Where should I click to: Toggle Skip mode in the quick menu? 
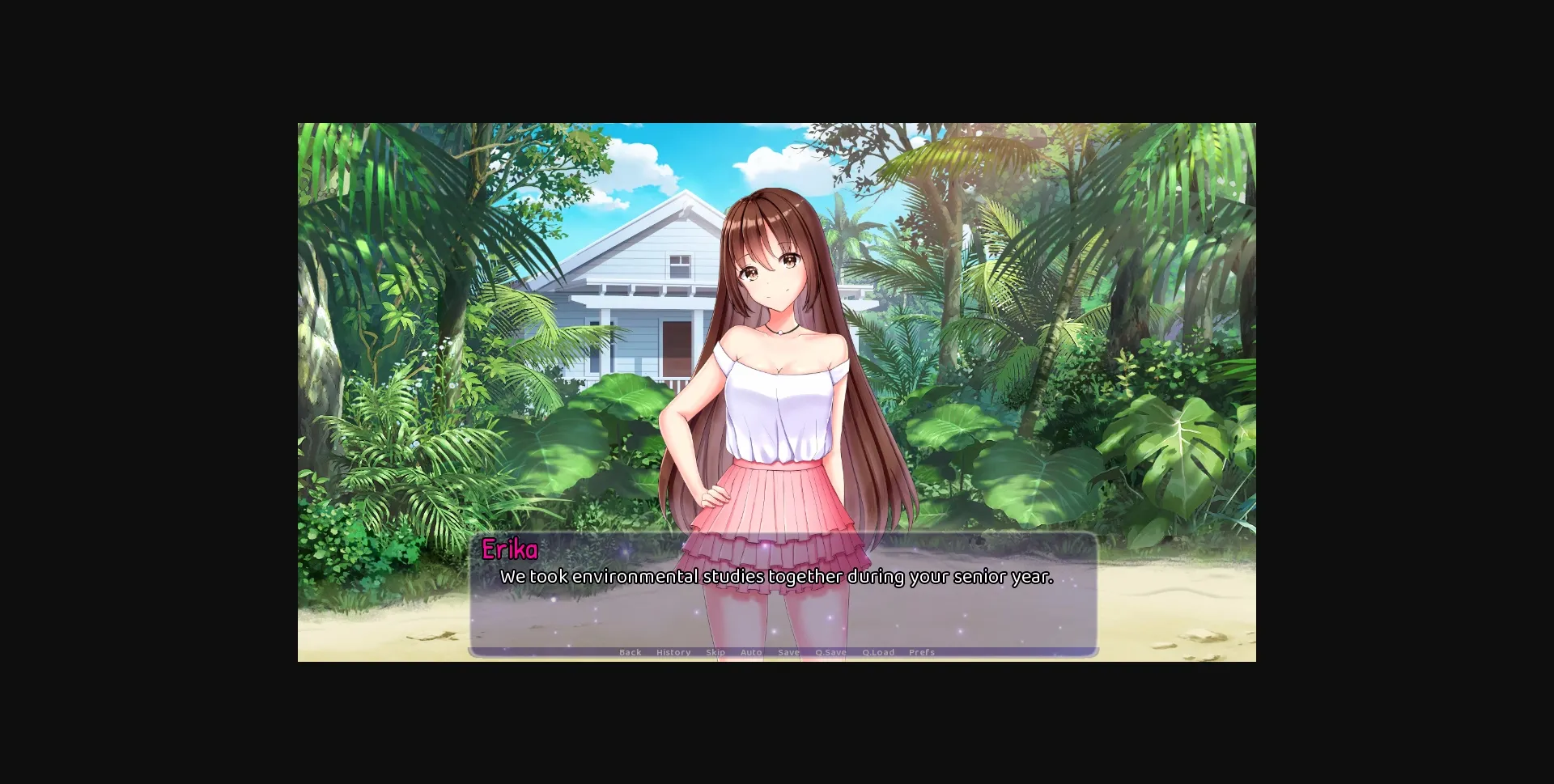click(715, 652)
